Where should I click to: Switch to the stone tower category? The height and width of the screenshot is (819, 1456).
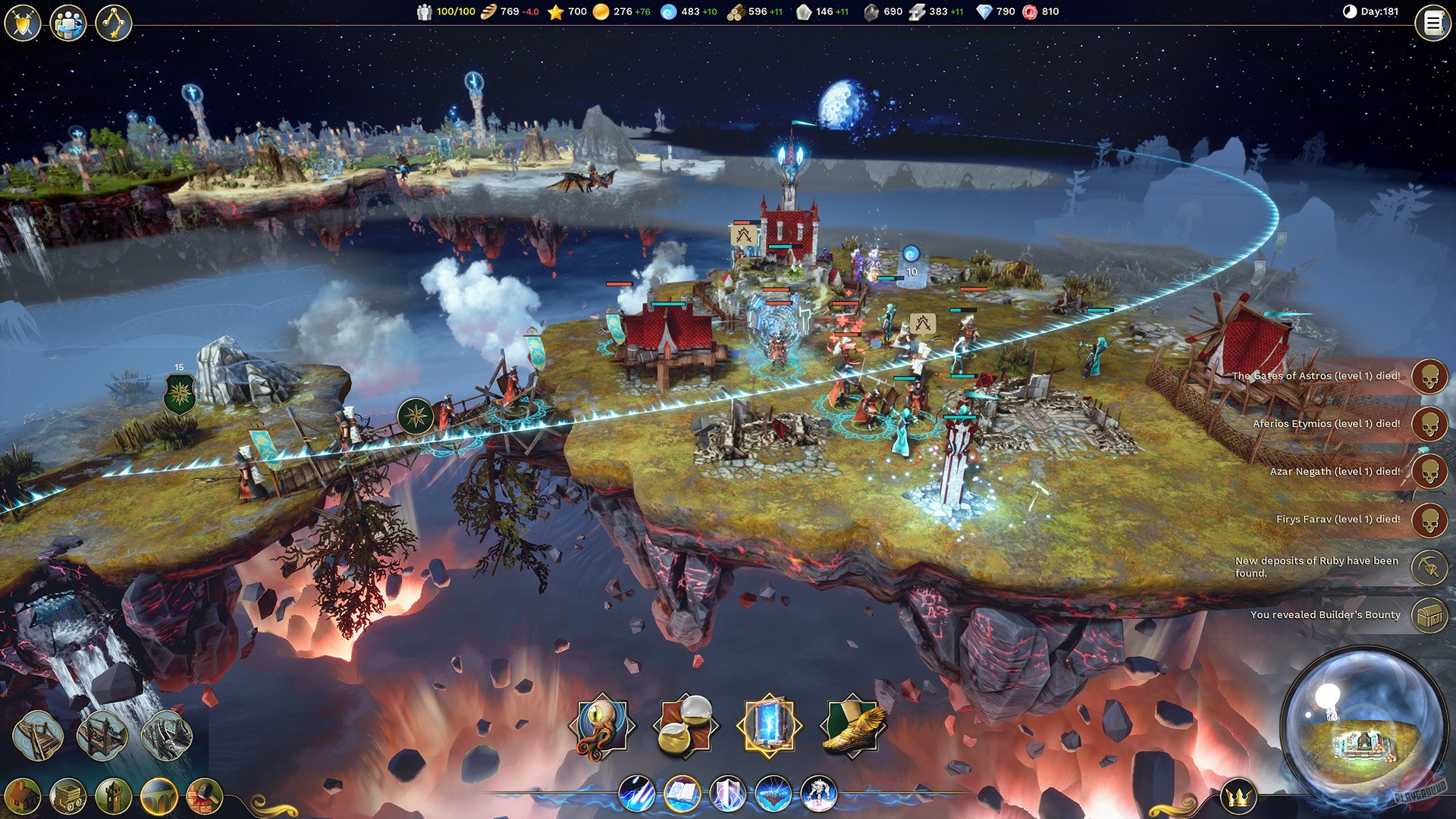pyautogui.click(x=114, y=797)
